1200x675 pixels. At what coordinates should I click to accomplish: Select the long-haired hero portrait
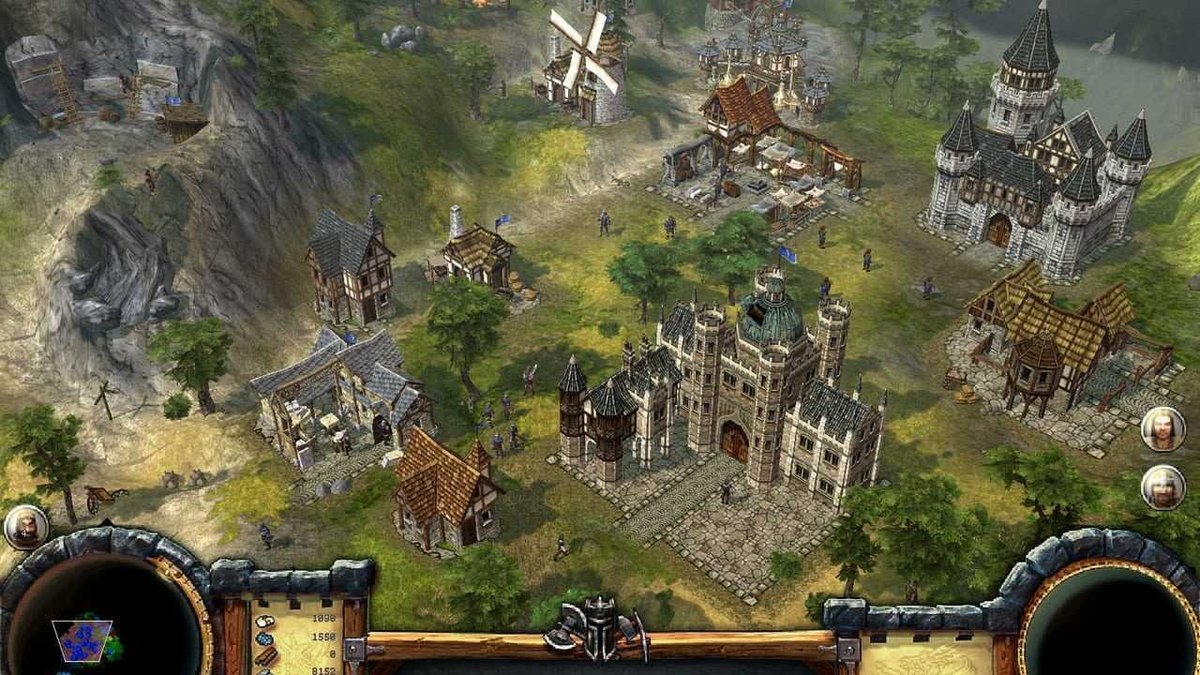click(x=1162, y=429)
